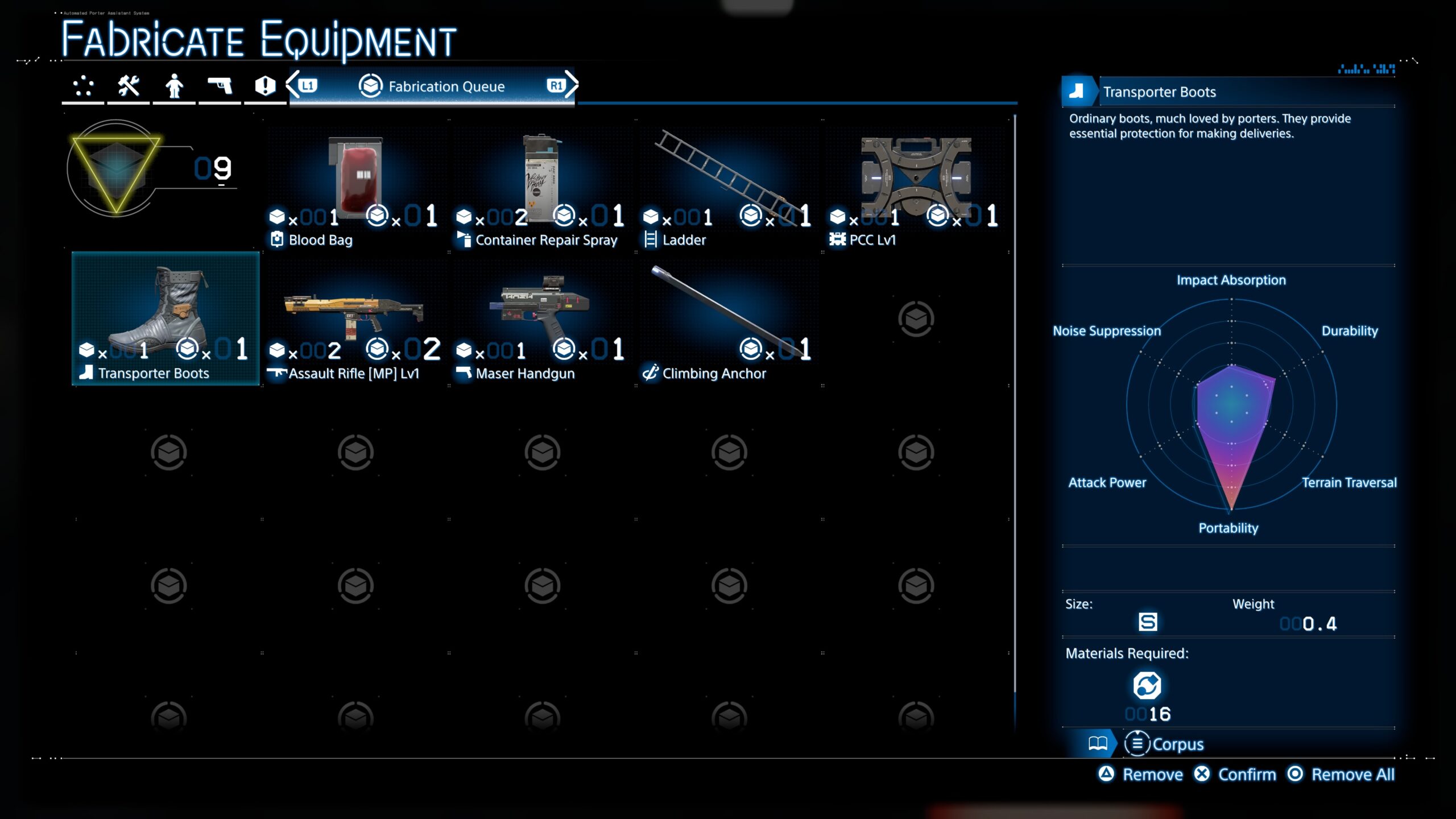Choose Remove All from queue

tap(1341, 774)
